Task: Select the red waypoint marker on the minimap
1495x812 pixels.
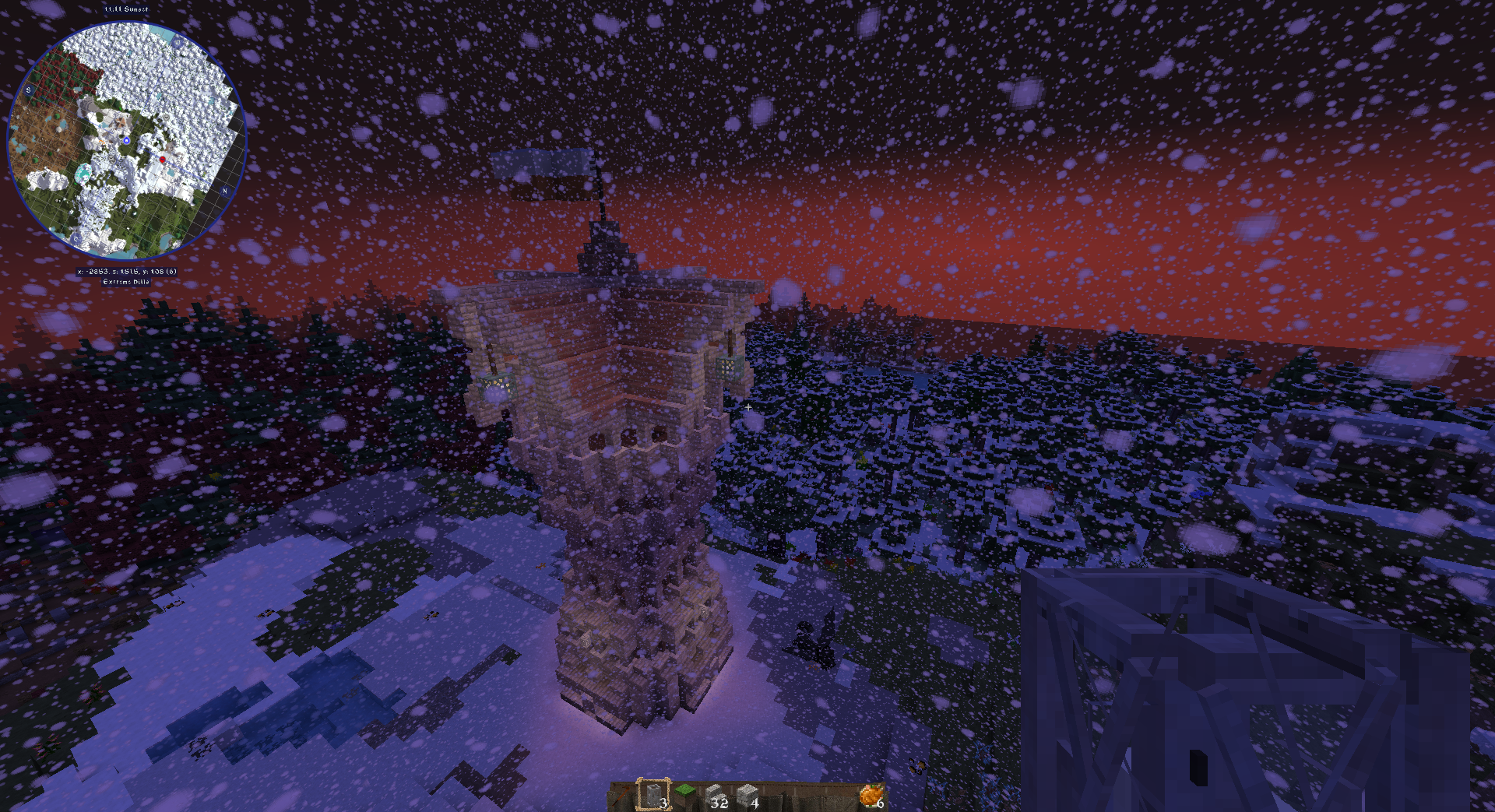Action: [x=163, y=160]
